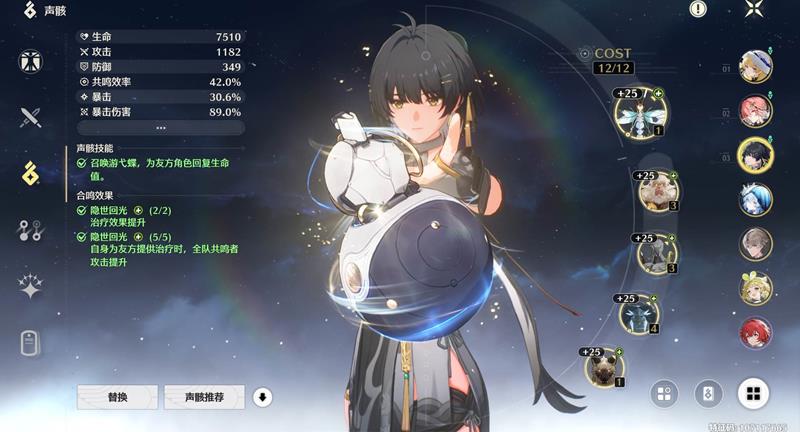Choose the red-haired character portrait
The height and width of the screenshot is (432, 800).
click(755, 332)
